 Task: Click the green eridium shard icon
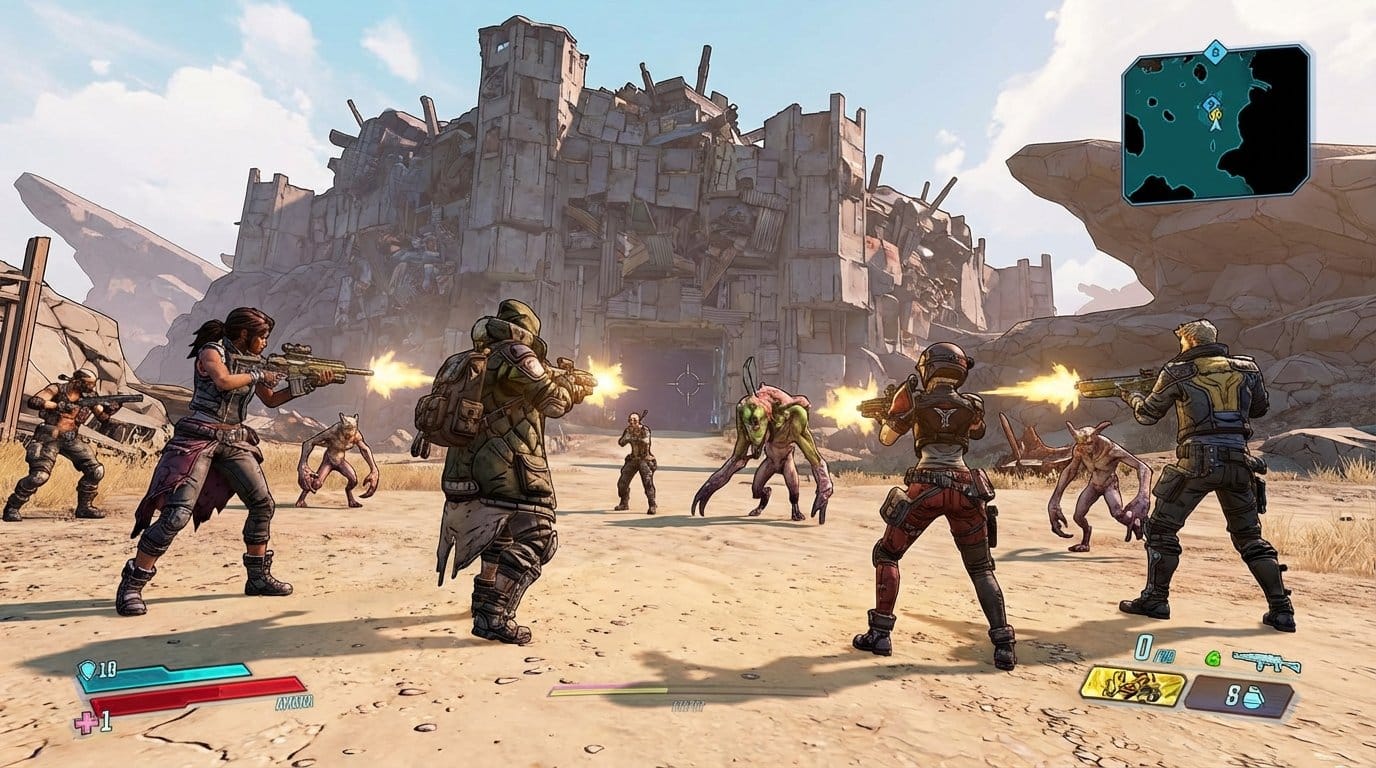(x=1212, y=657)
